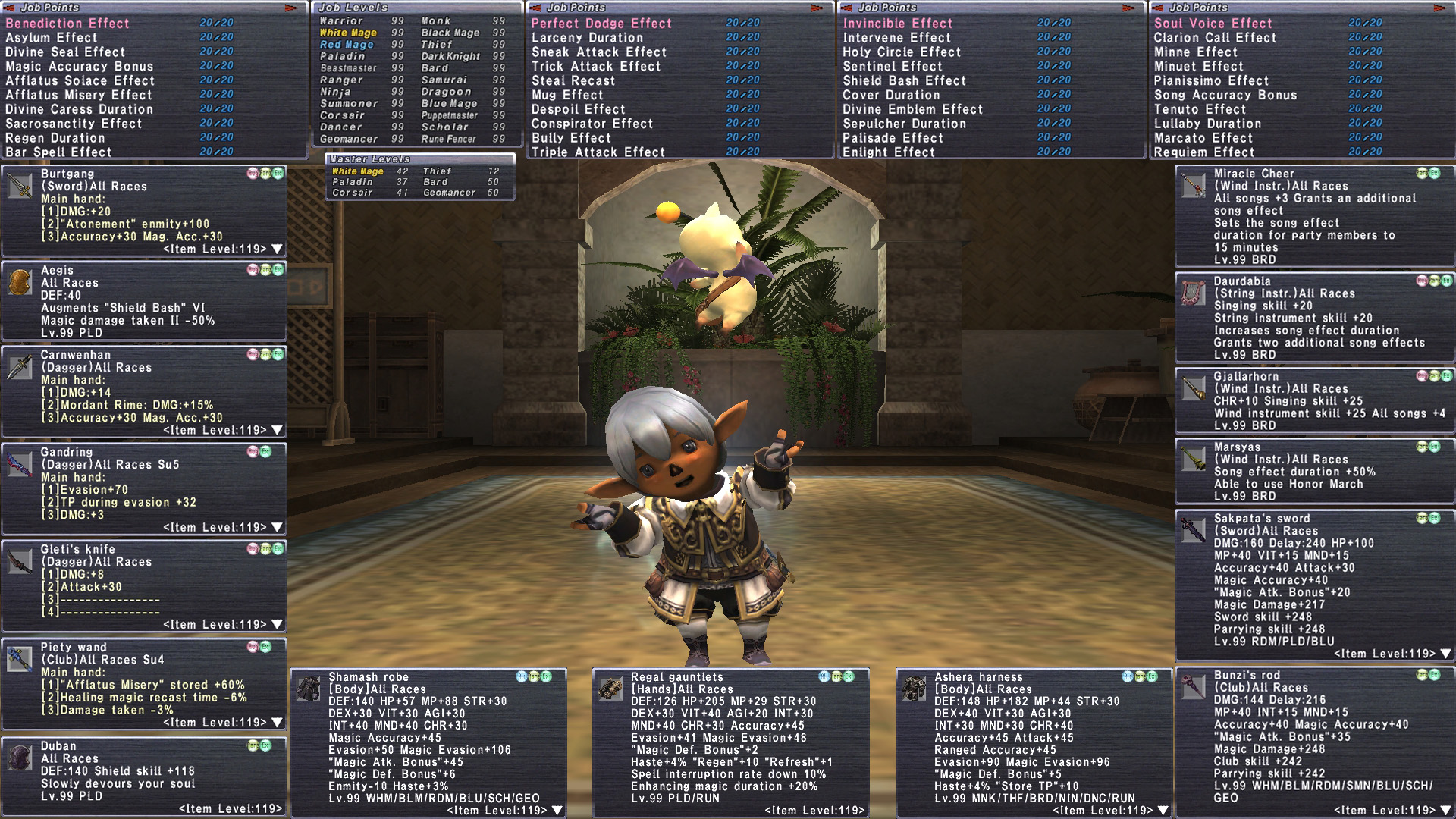Select the Aegis shield item icon
The image size is (1456, 819).
[20, 281]
